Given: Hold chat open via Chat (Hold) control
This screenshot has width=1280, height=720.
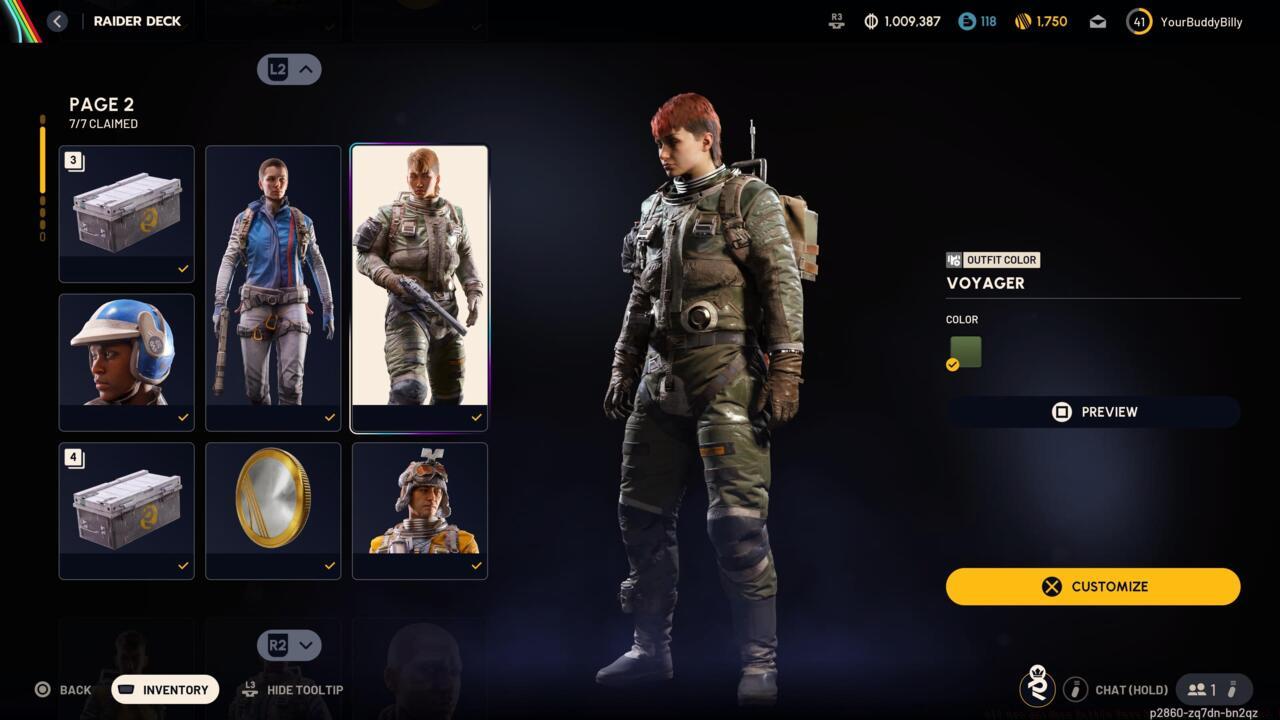Looking at the screenshot, I should pyautogui.click(x=1131, y=689).
